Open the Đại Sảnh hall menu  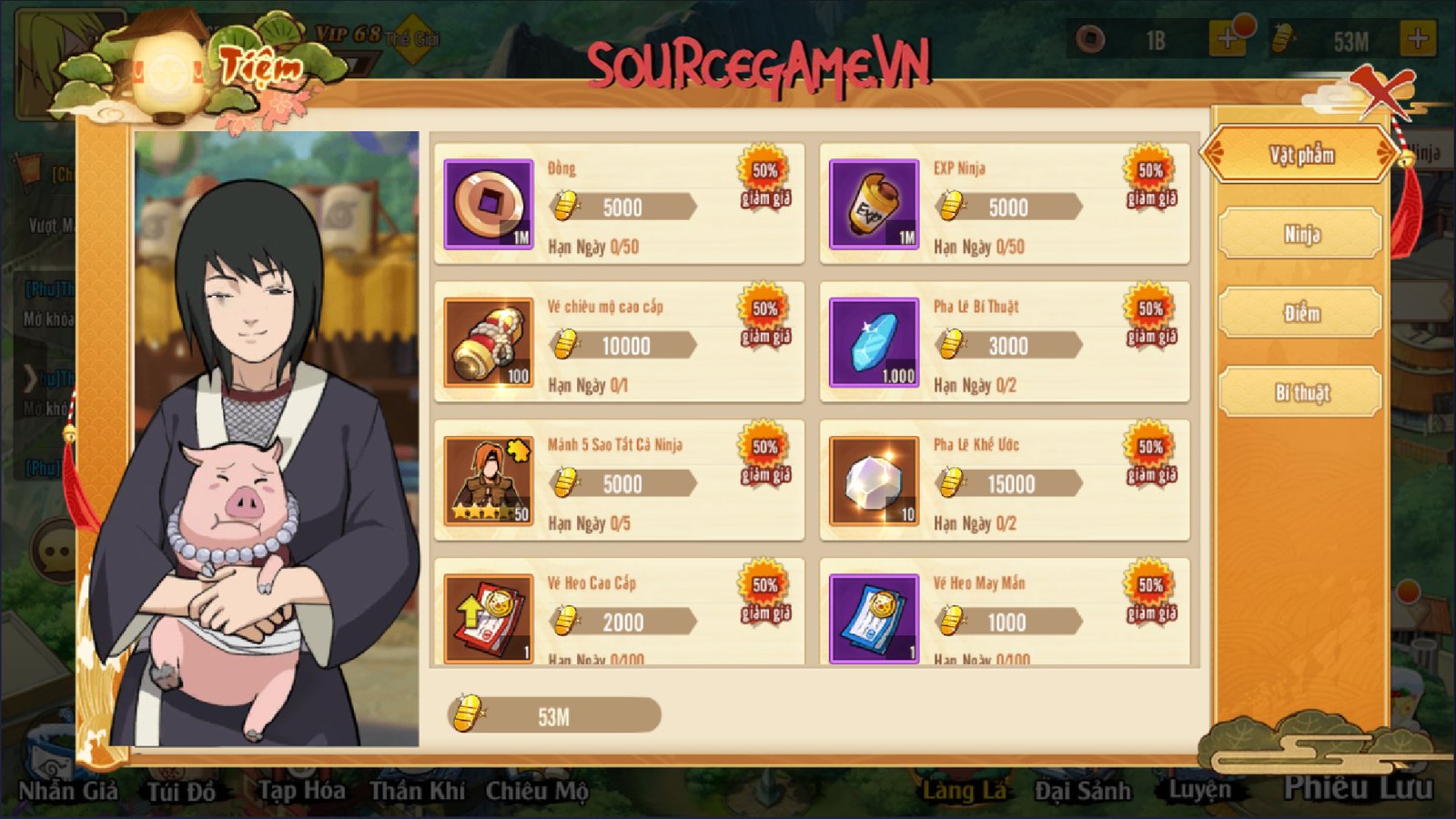tap(1083, 790)
